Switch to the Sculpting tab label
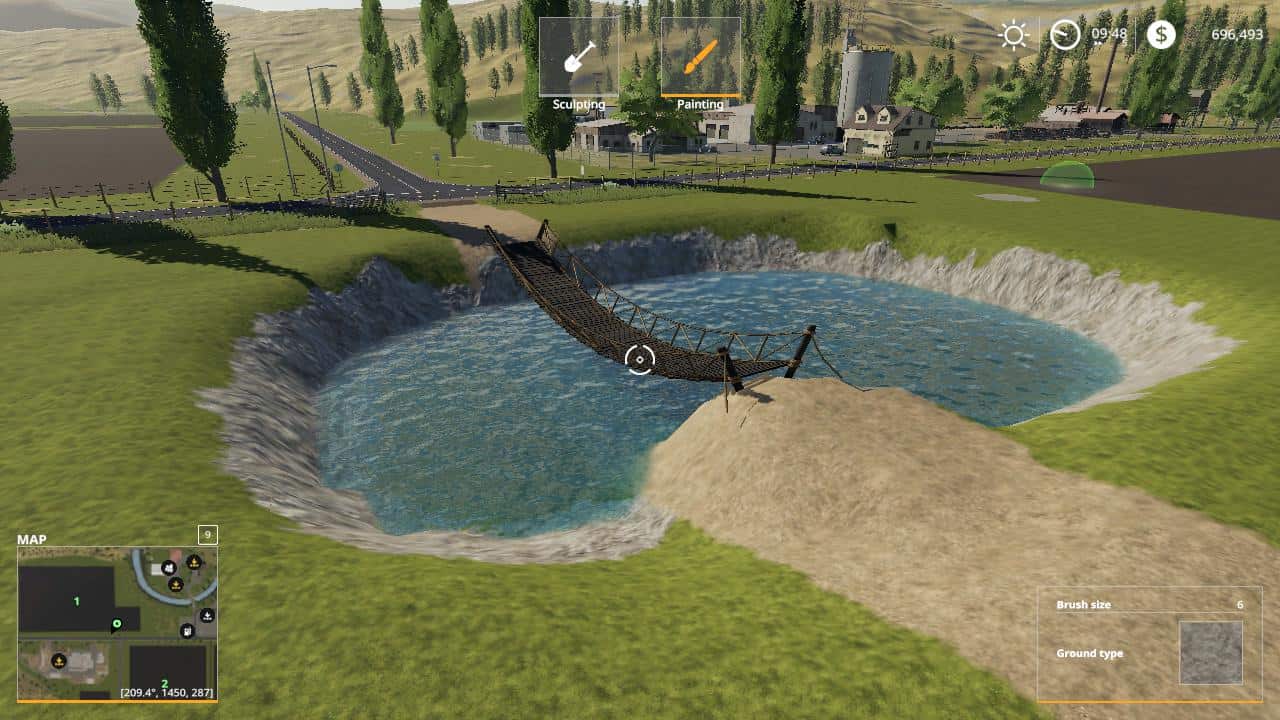Screen dimensions: 1280x720 tap(580, 103)
